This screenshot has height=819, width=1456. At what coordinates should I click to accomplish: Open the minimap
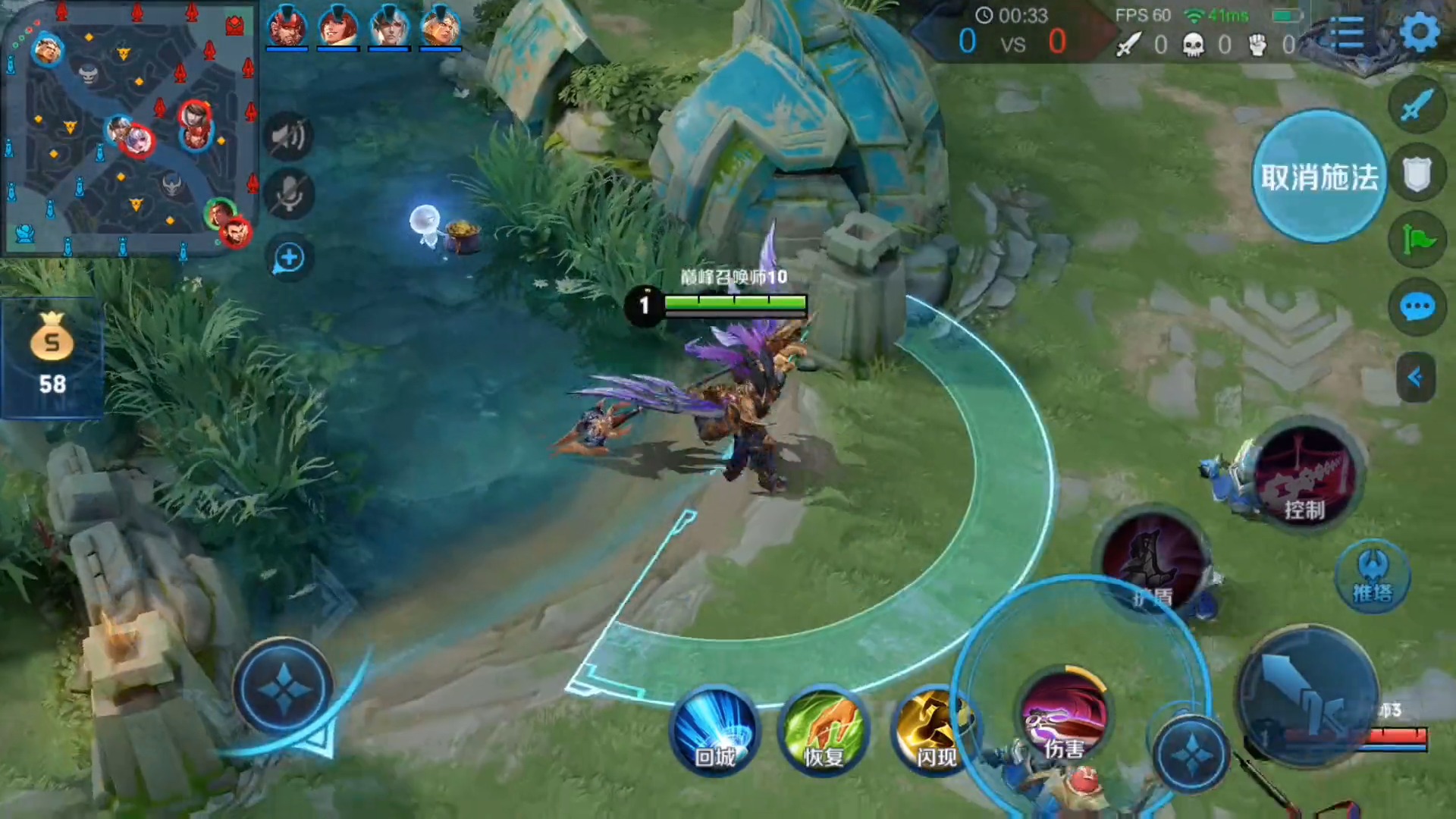point(129,129)
